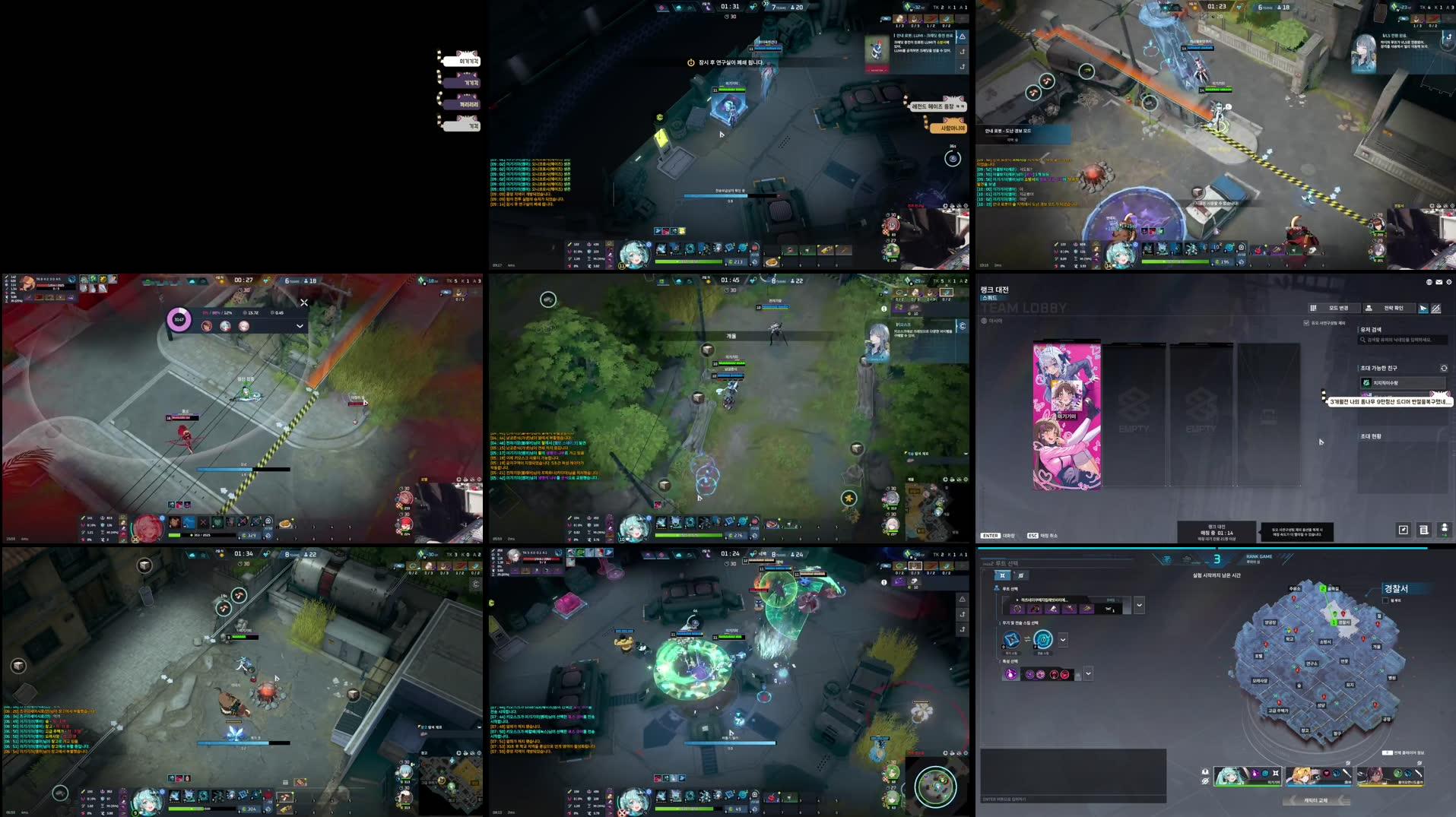This screenshot has width=1456, height=817.
Task: Select the weapon skill icon in route setup
Action: coord(1012,641)
